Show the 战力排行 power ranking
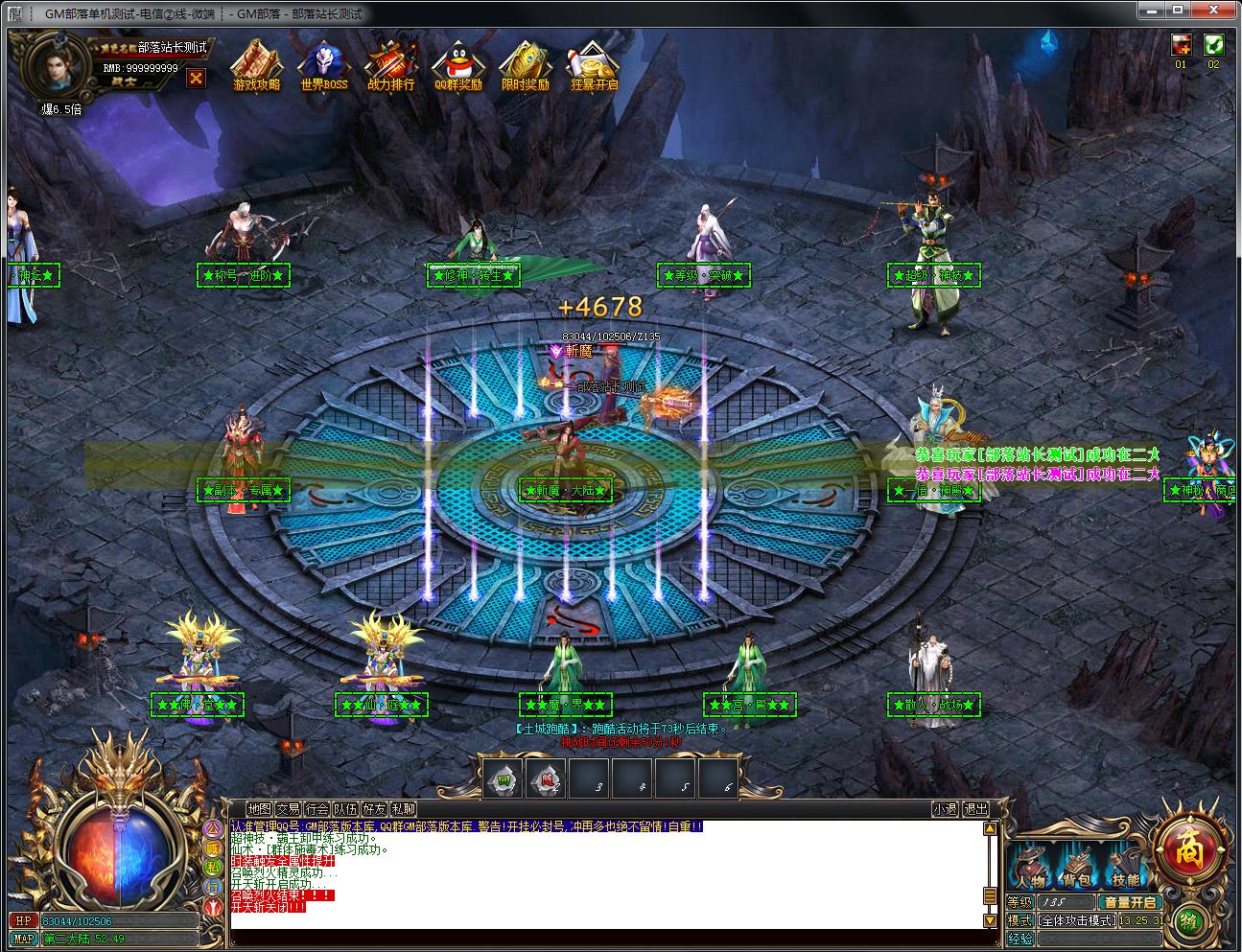This screenshot has height=952, width=1242. tap(390, 65)
